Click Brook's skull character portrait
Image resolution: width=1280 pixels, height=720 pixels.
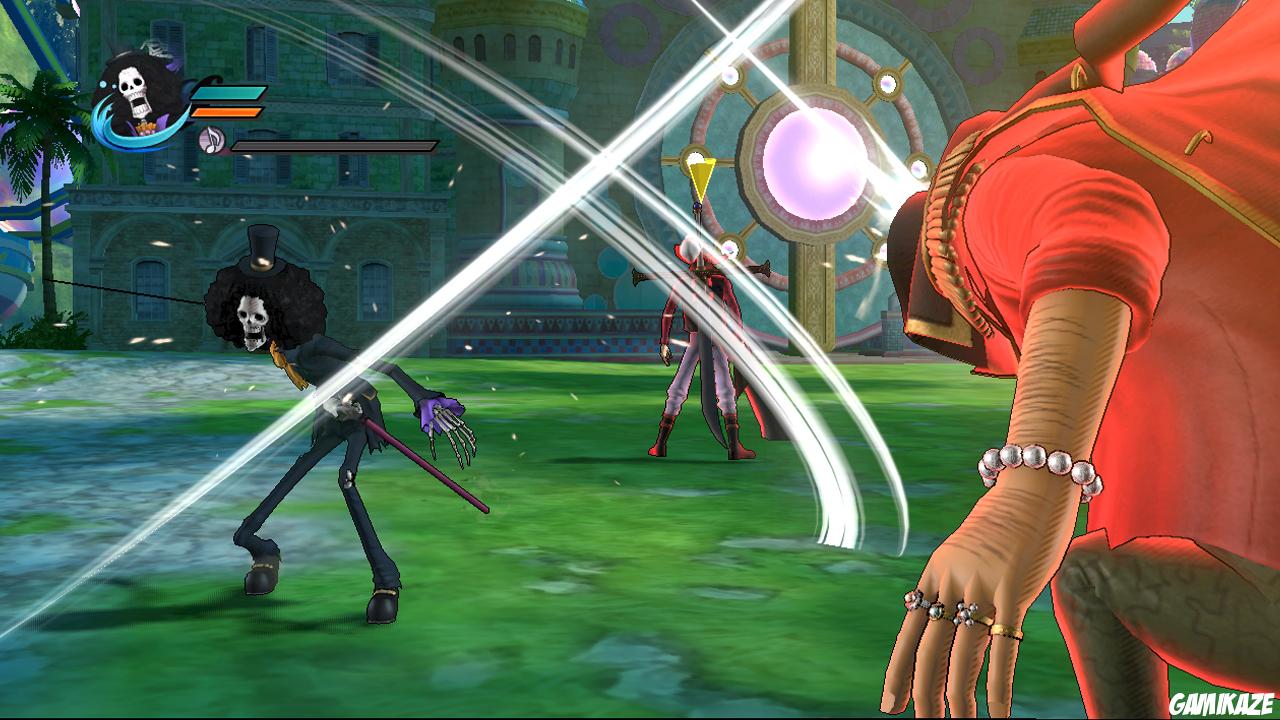pyautogui.click(x=134, y=92)
